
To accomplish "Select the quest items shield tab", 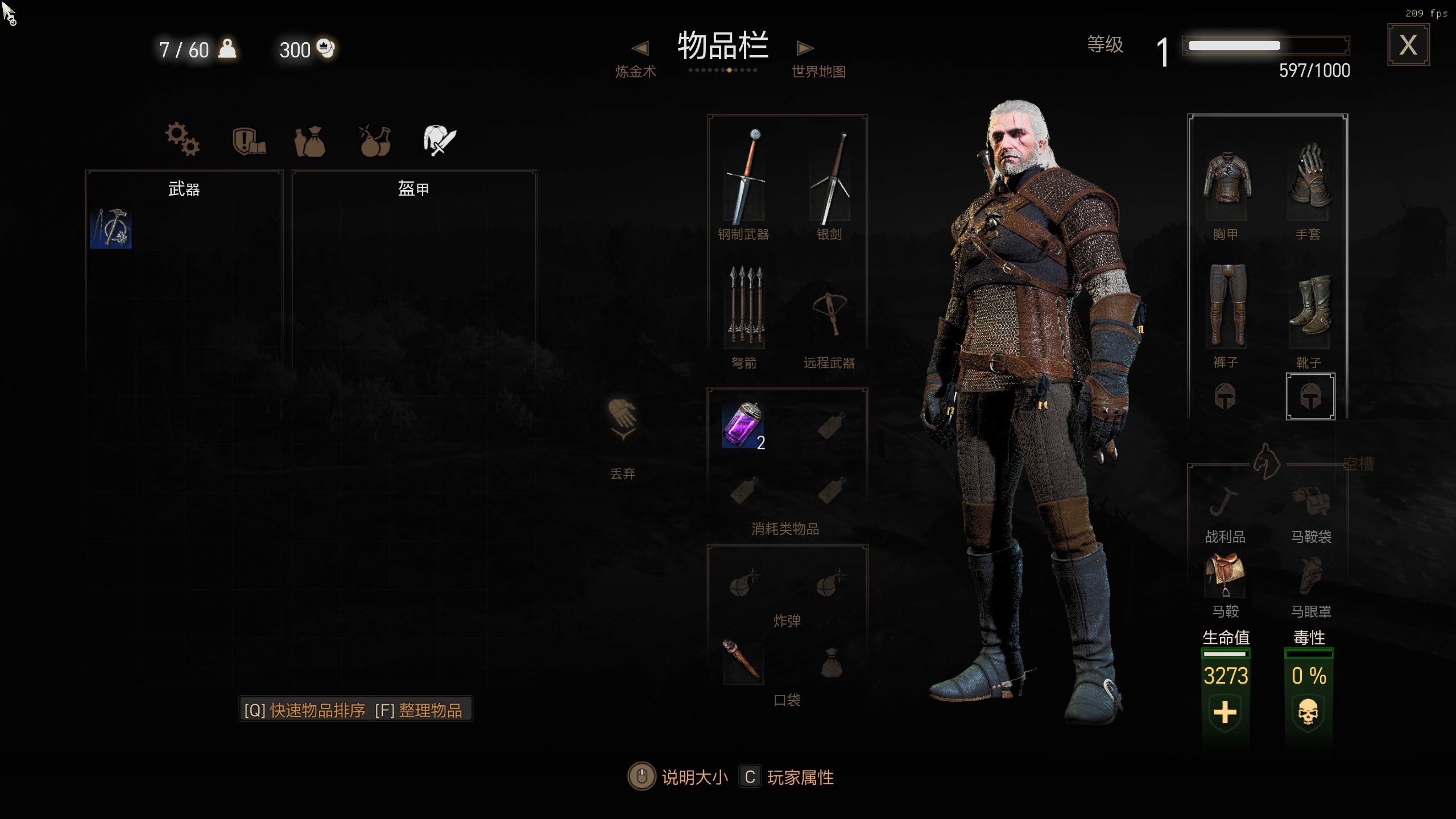I will [x=249, y=140].
